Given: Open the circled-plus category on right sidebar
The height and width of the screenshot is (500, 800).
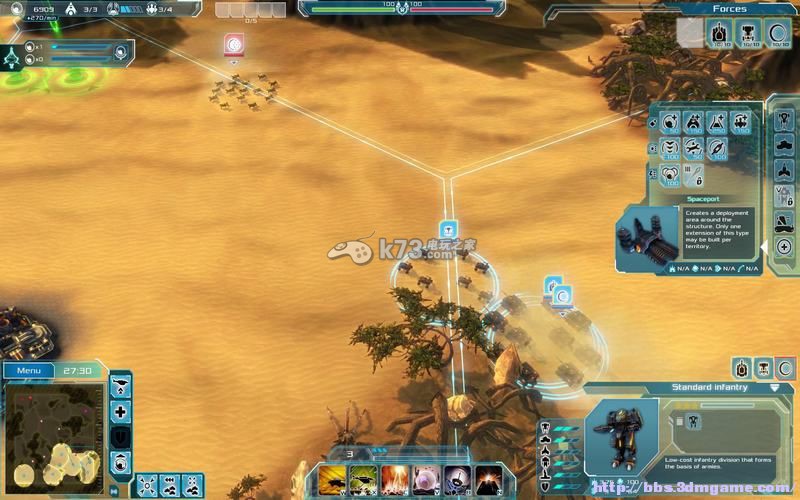Looking at the screenshot, I should pyautogui.click(x=784, y=246).
